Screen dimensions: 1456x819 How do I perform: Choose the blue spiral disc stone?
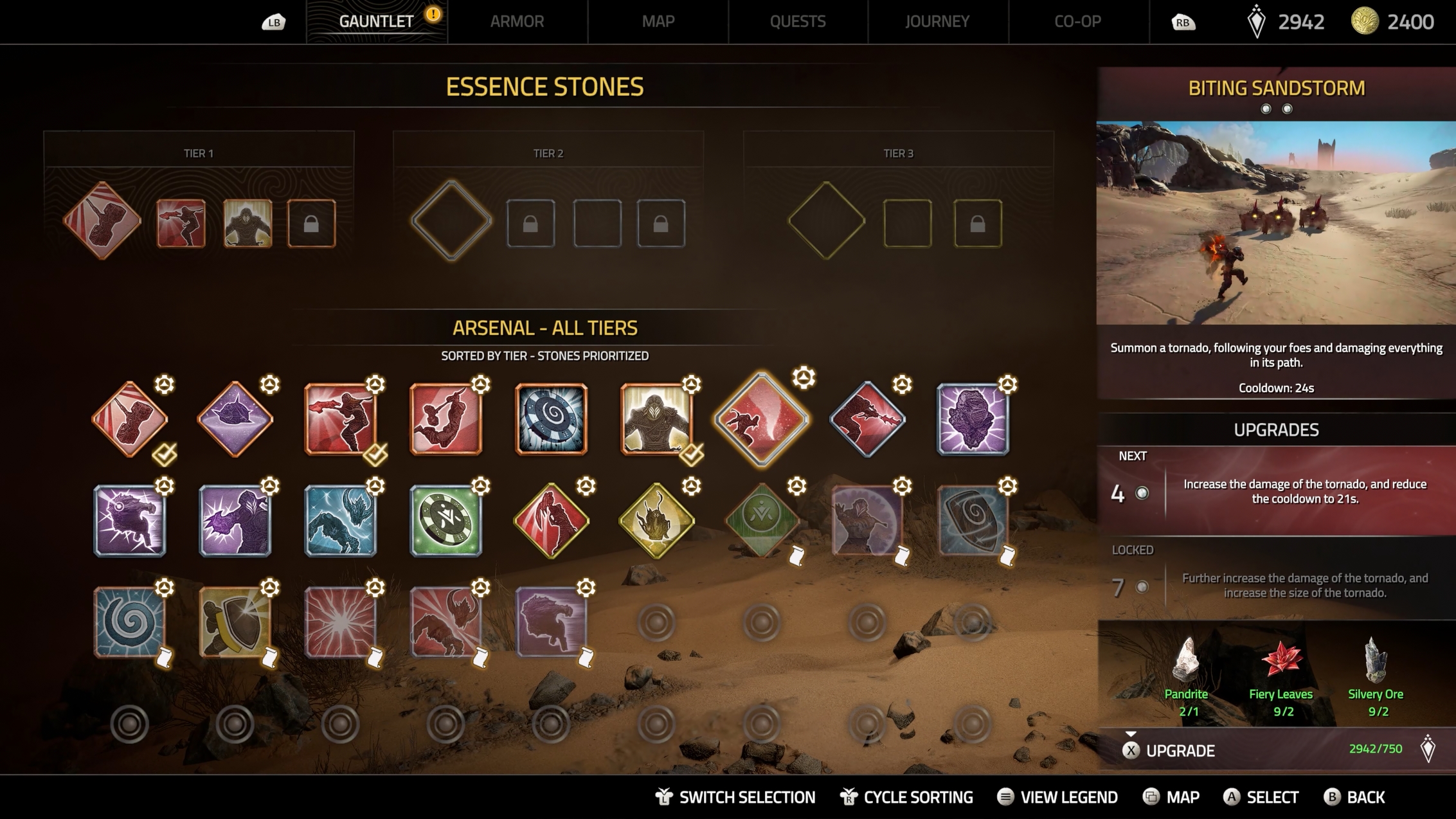click(551, 419)
